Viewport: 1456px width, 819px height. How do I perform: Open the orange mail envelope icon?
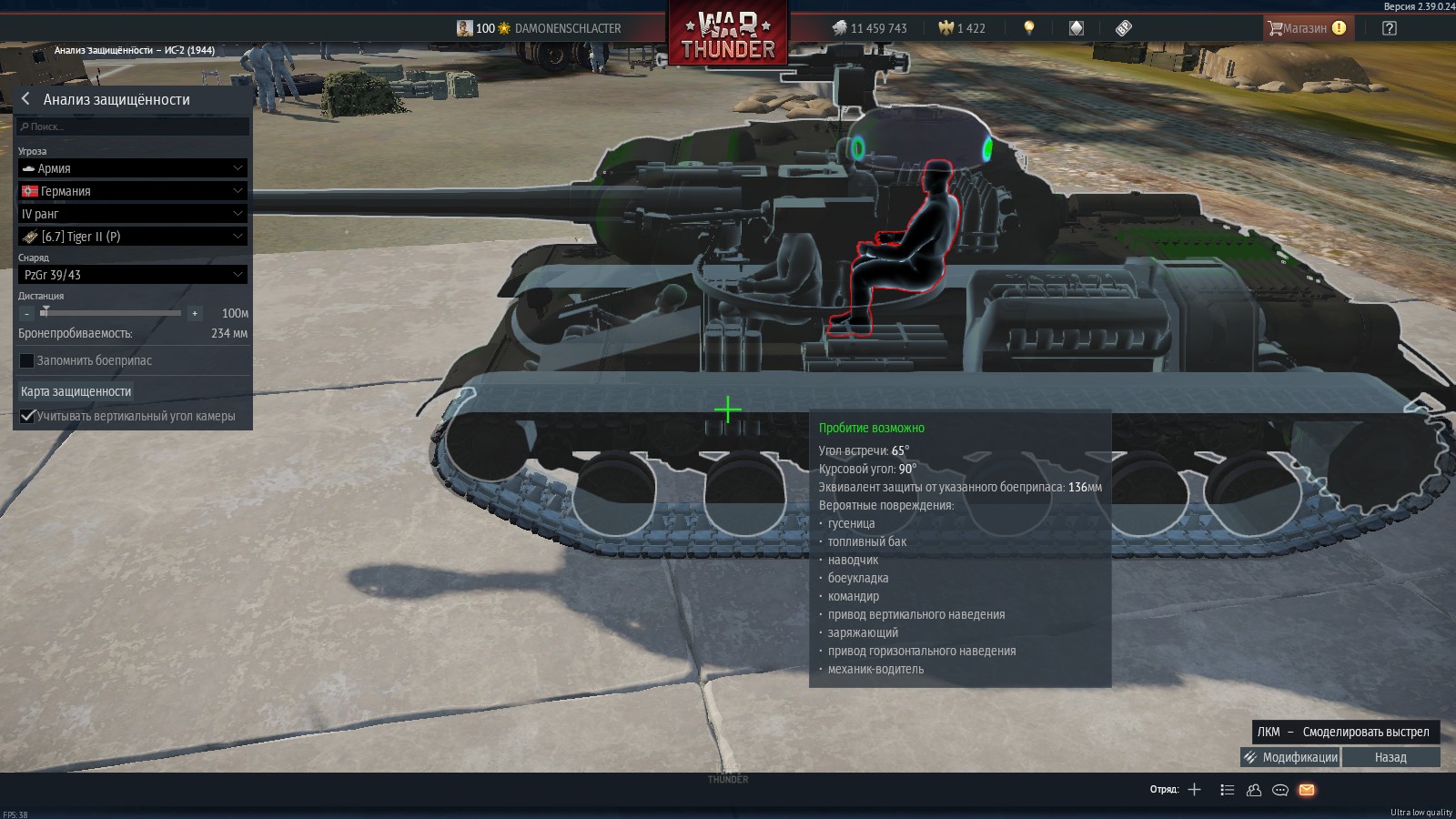coord(1307,790)
